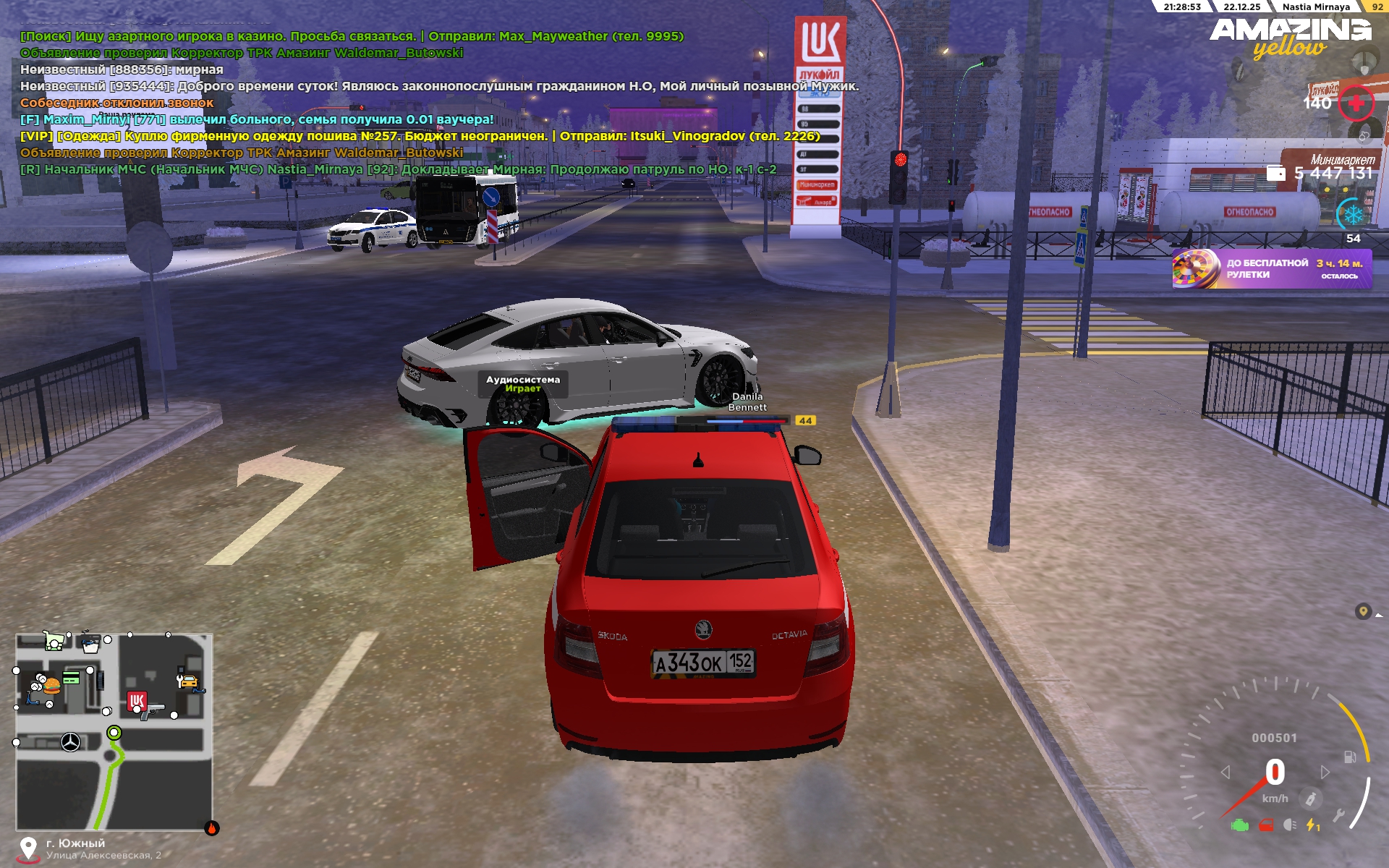Click the right turn signal arrow
The height and width of the screenshot is (868, 1389).
1325,772
